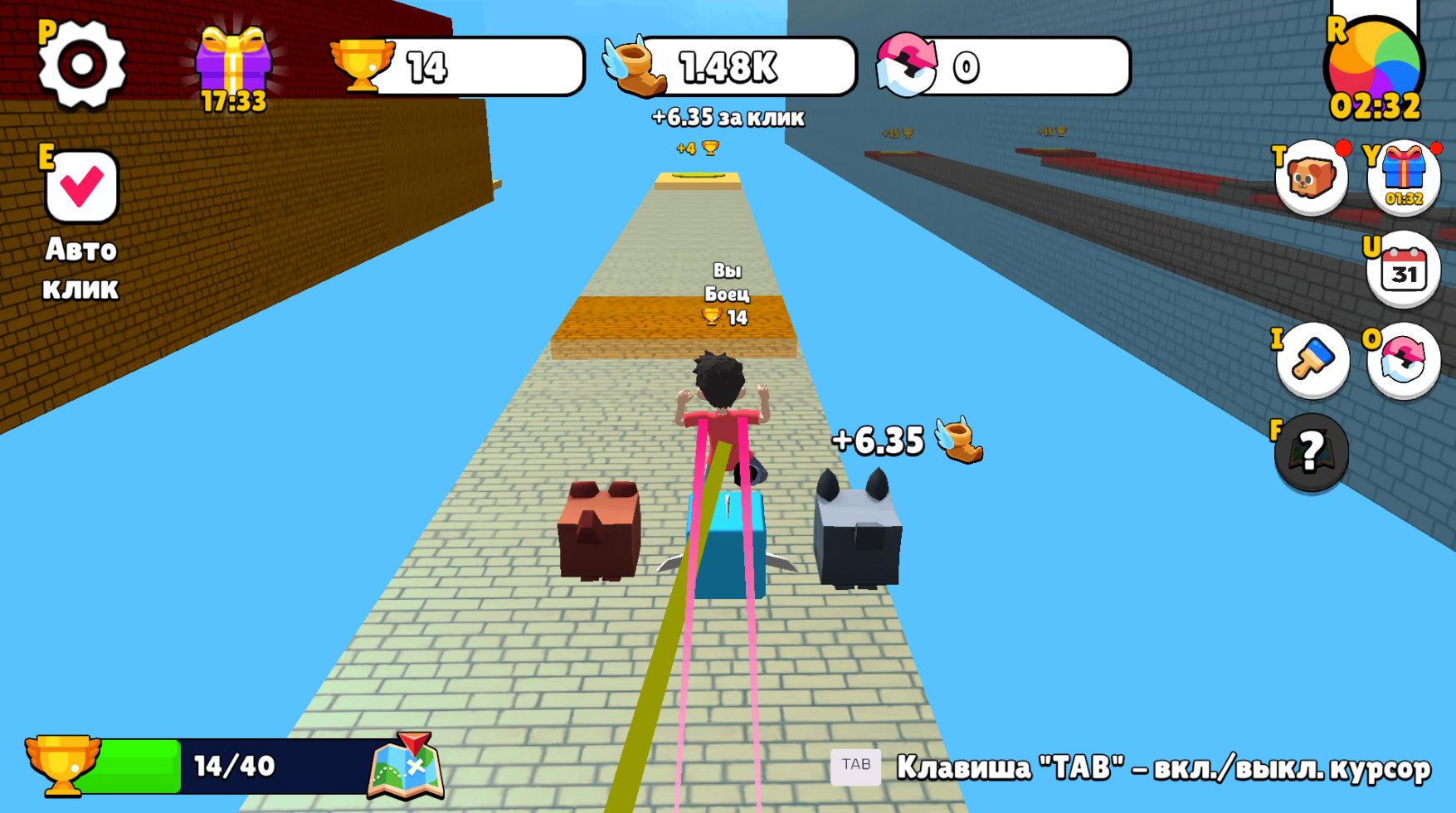Click the +6.35 за клик label

(x=728, y=119)
